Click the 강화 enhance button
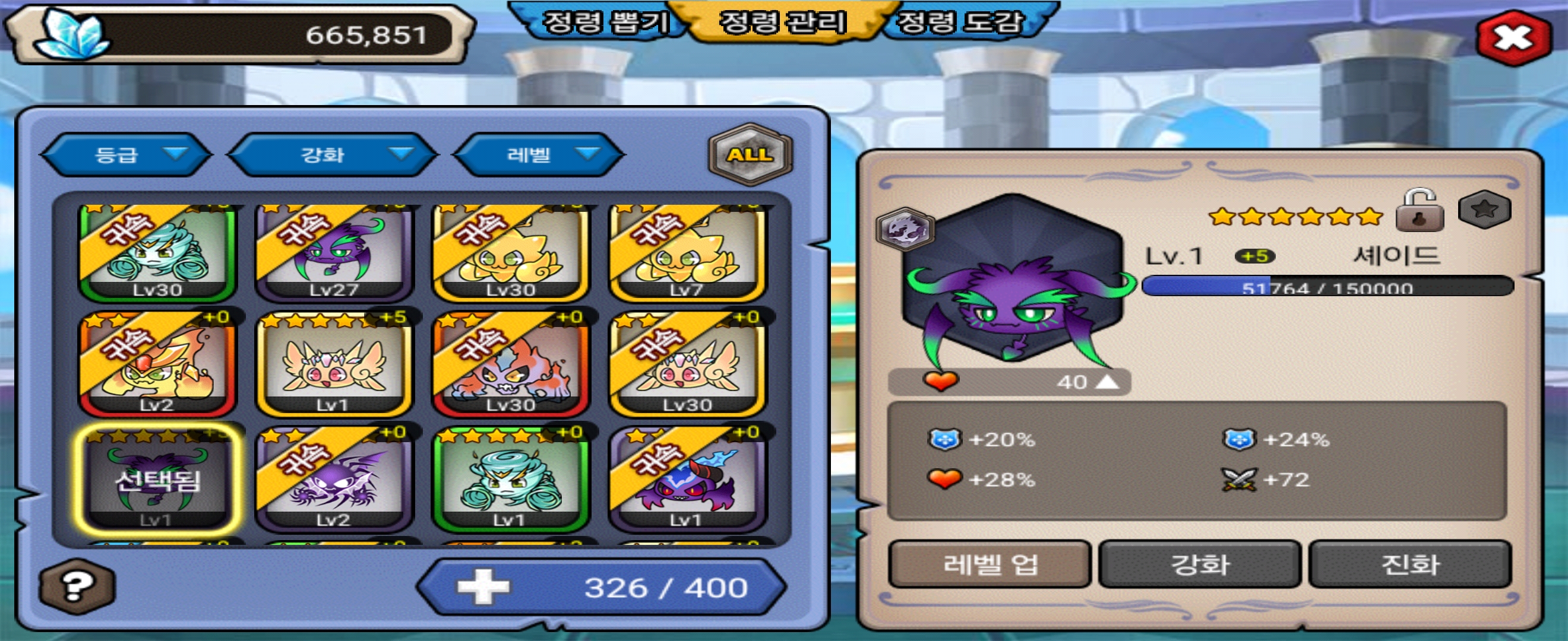1568x641 pixels. pos(1200,564)
